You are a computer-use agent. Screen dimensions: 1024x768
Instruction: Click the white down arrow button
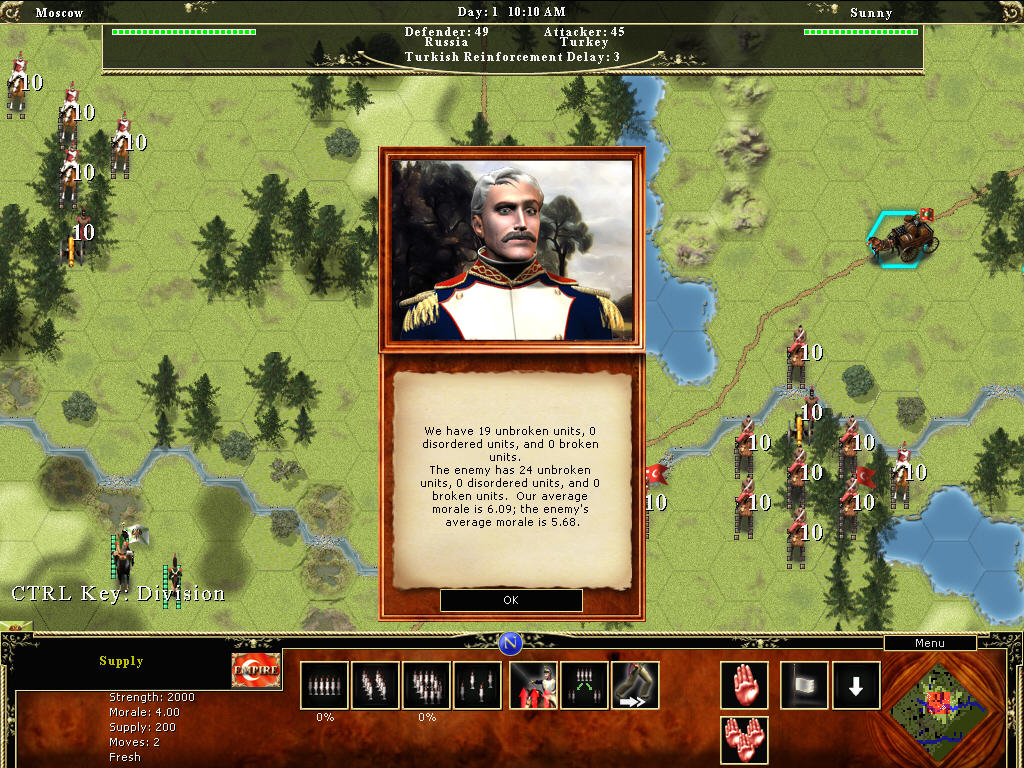pyautogui.click(x=856, y=685)
